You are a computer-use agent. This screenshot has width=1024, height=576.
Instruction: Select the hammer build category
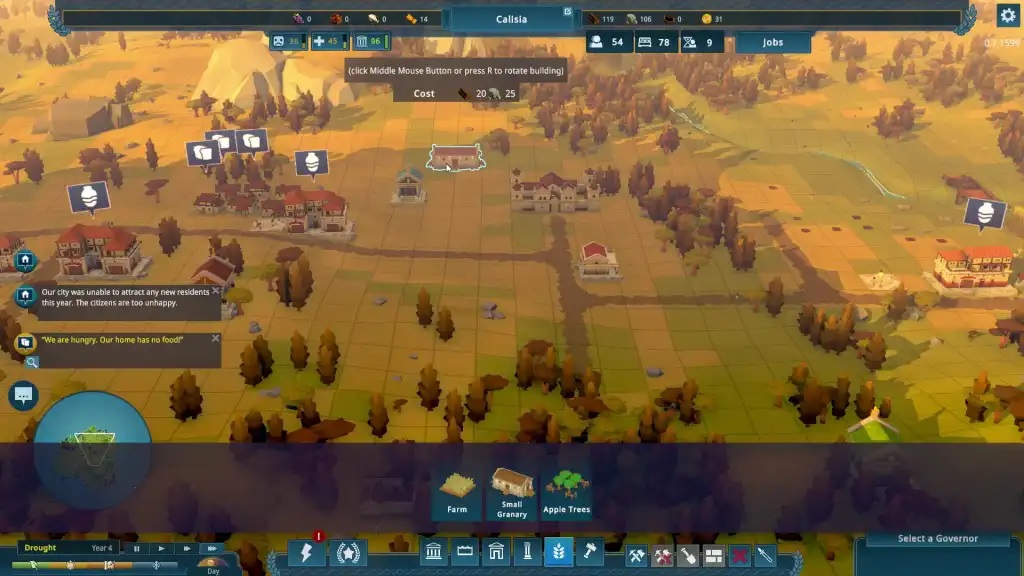(590, 553)
